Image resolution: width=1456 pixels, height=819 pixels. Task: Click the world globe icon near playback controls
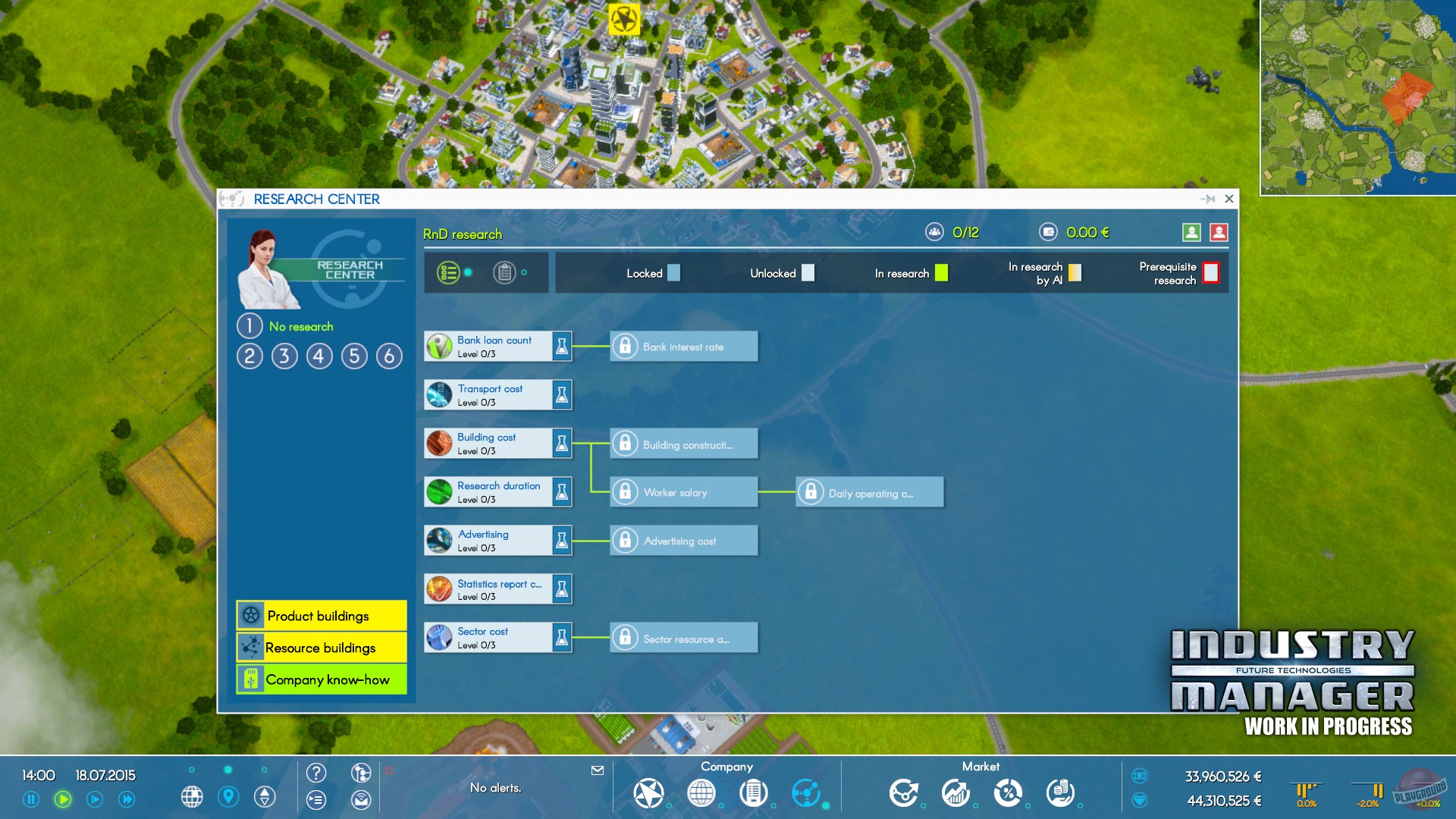pyautogui.click(x=193, y=798)
